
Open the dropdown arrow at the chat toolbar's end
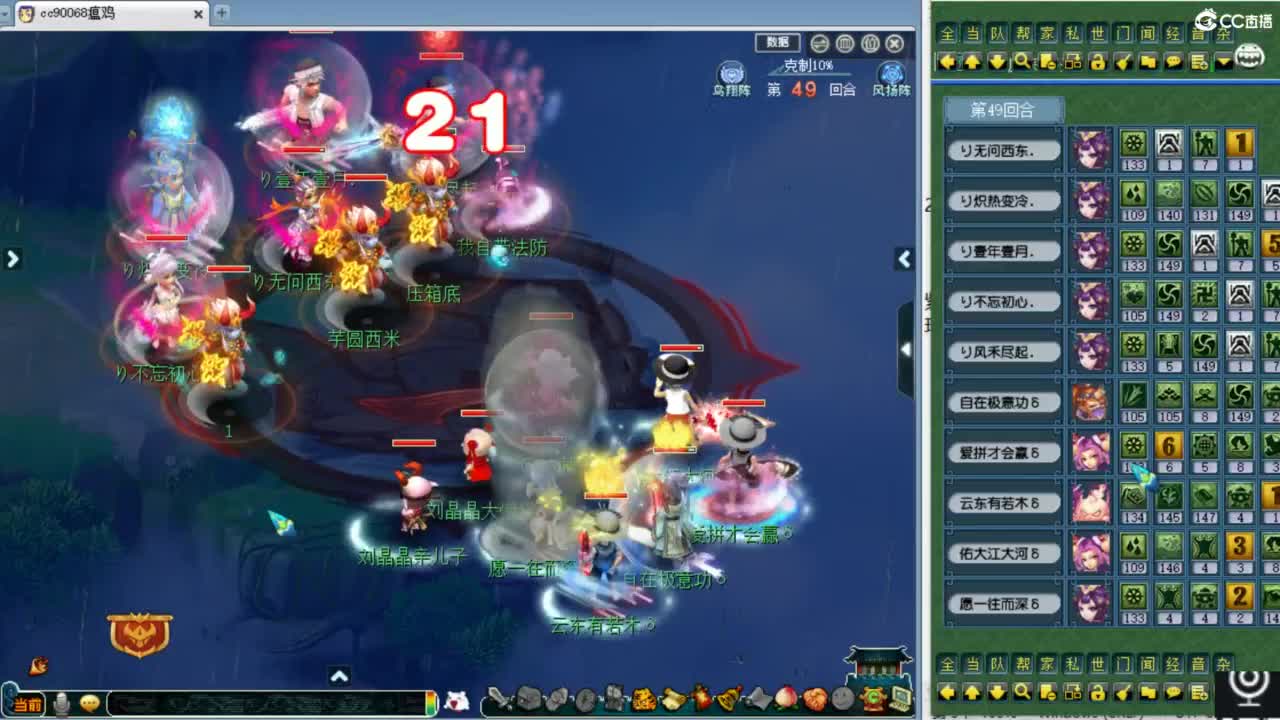1222,63
